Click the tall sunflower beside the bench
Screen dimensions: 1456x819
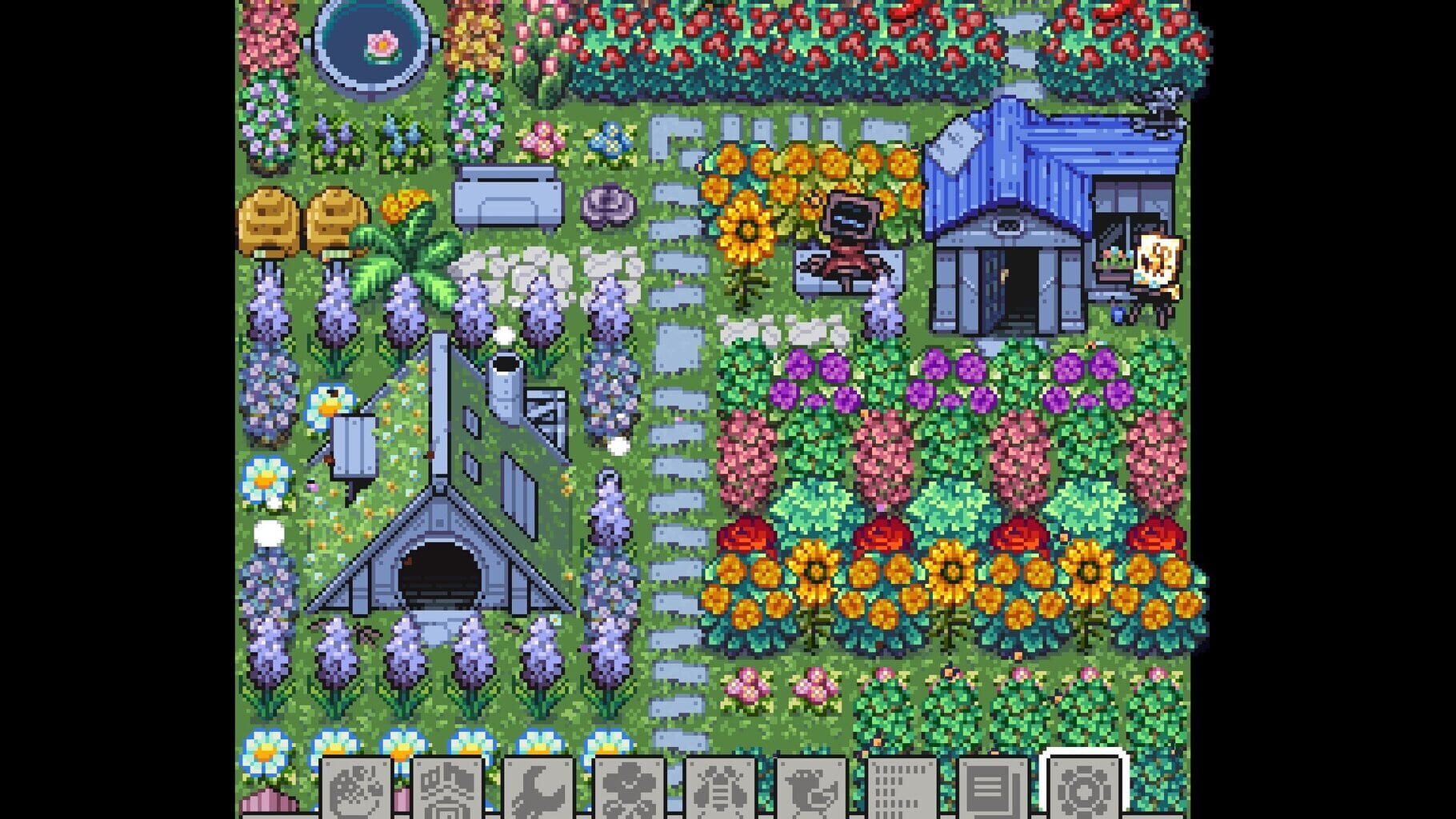747,232
